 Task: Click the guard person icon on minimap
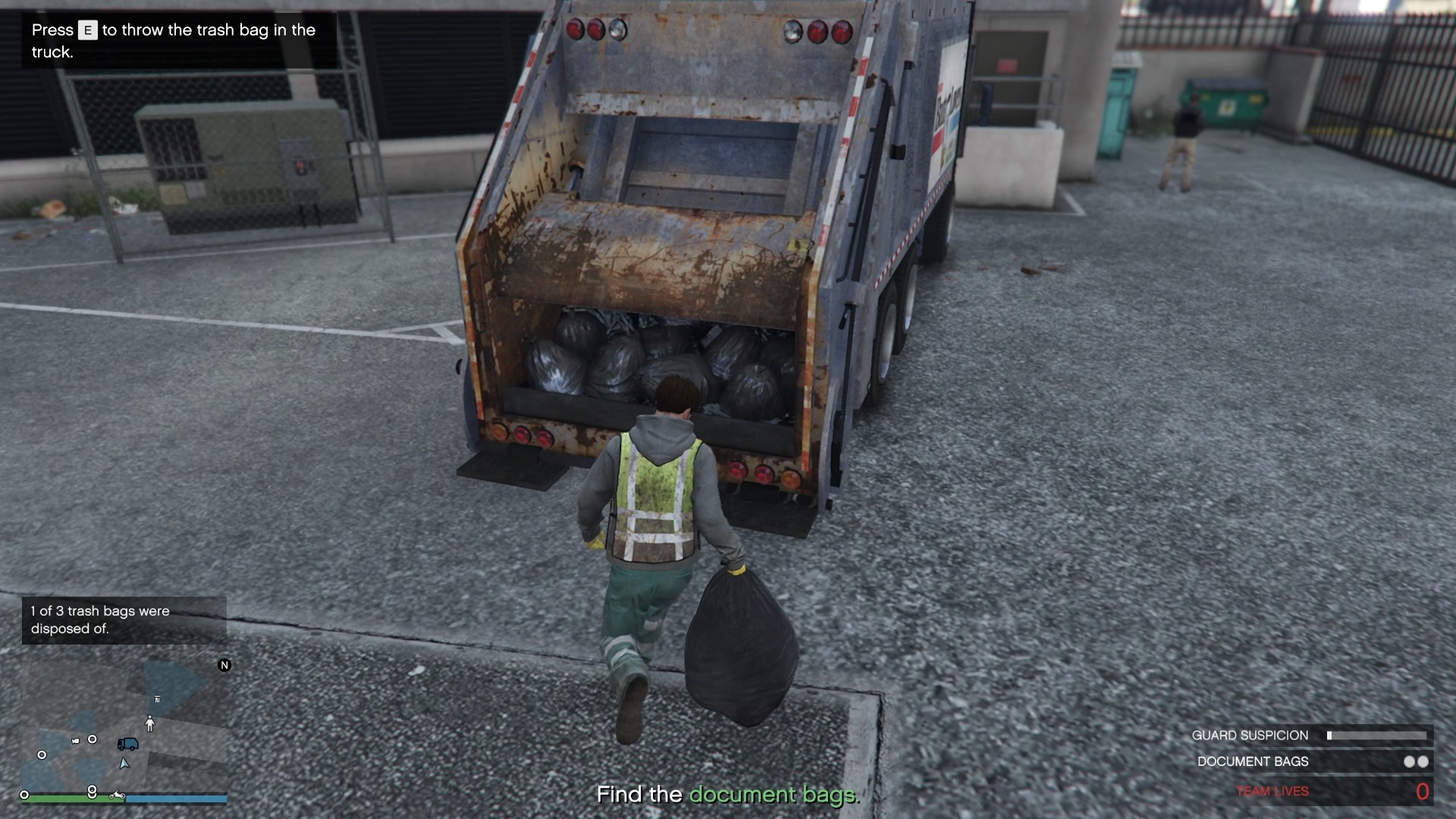[x=149, y=723]
